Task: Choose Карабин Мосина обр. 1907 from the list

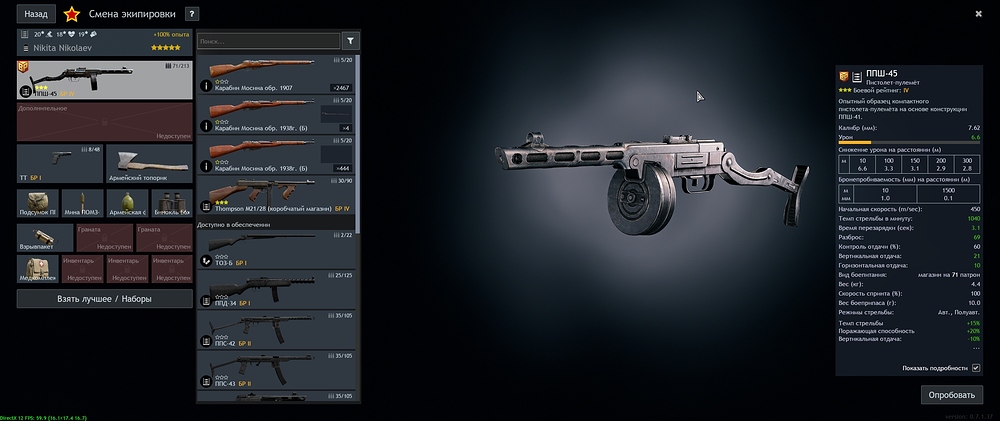Action: tap(276, 76)
